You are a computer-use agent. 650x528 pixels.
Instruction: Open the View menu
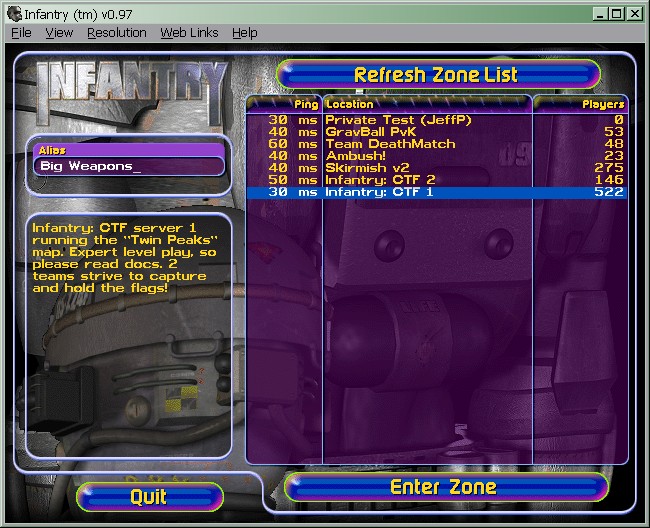pyautogui.click(x=59, y=33)
